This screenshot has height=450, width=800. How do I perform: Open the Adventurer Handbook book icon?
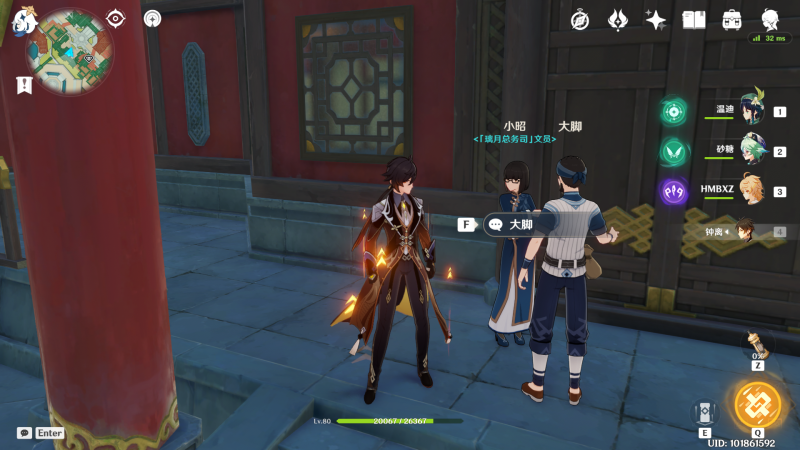tap(694, 20)
